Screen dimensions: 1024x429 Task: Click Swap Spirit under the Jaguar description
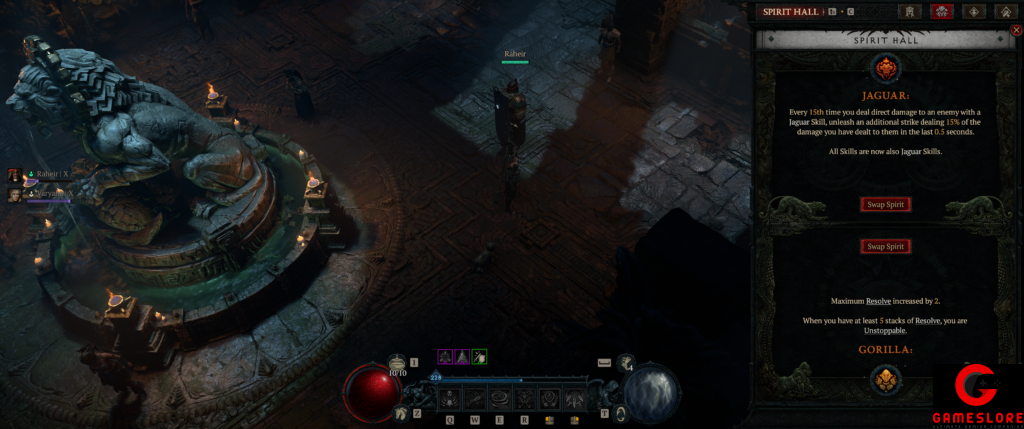(886, 205)
